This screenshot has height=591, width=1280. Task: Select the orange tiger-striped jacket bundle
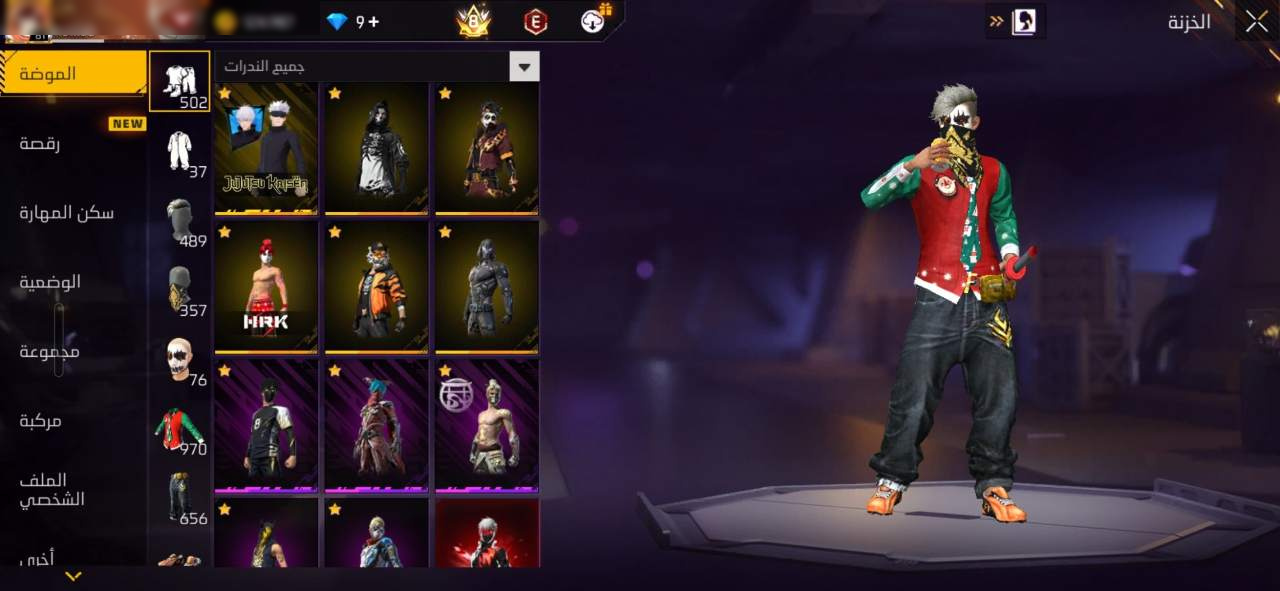pyautogui.click(x=376, y=287)
